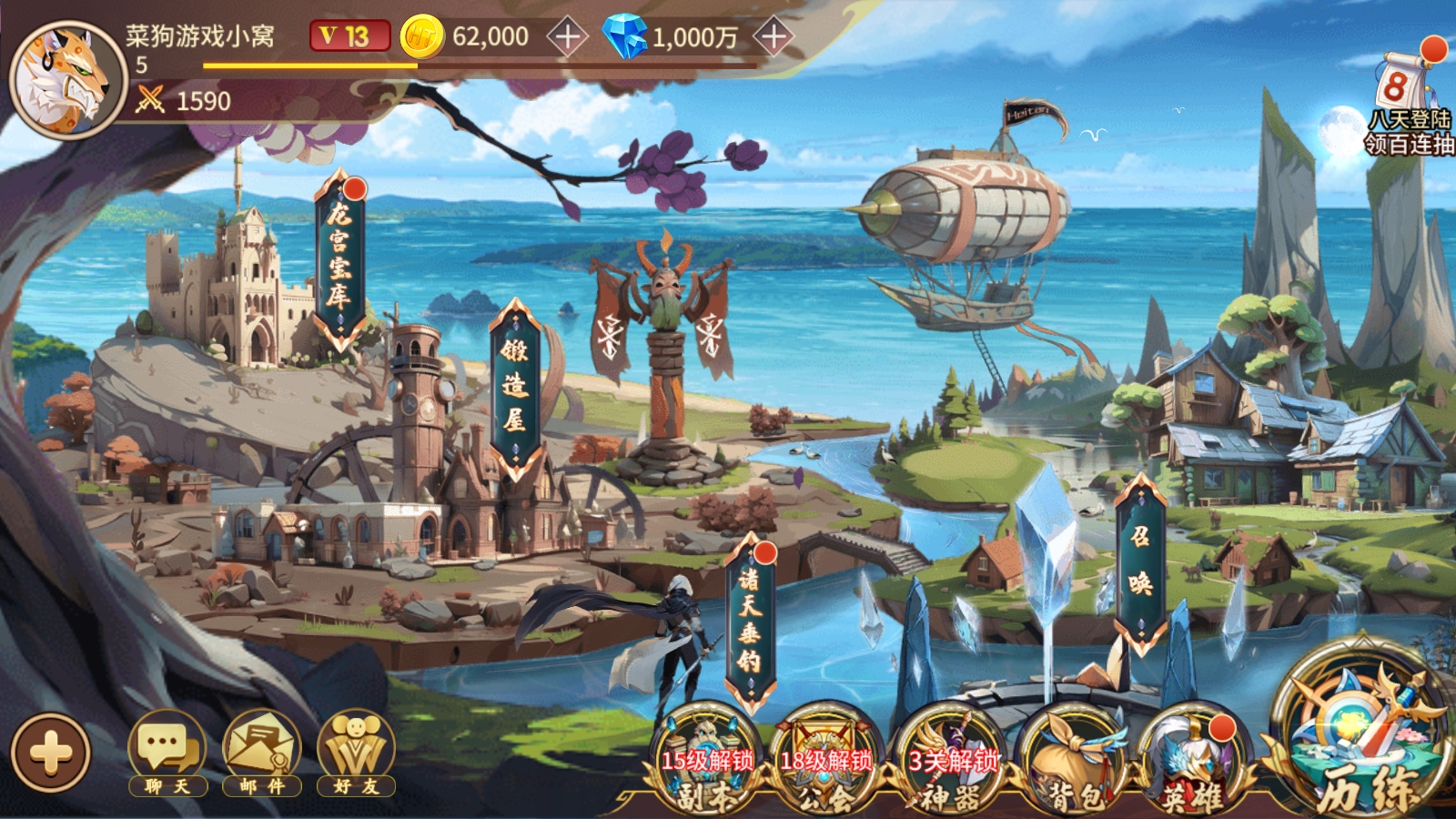Open the player avatar profile

point(67,80)
